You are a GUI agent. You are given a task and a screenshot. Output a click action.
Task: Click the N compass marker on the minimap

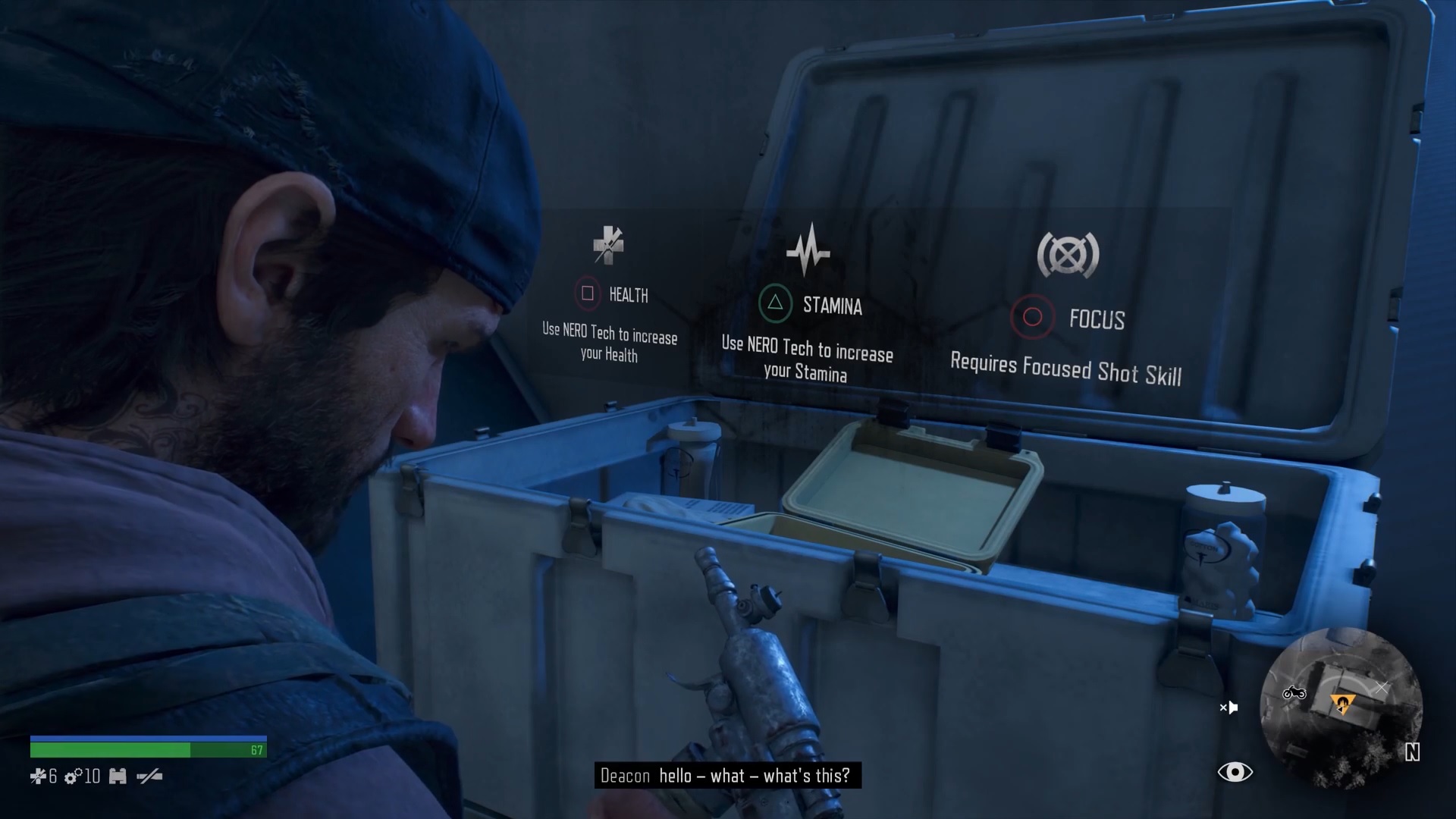(1413, 754)
